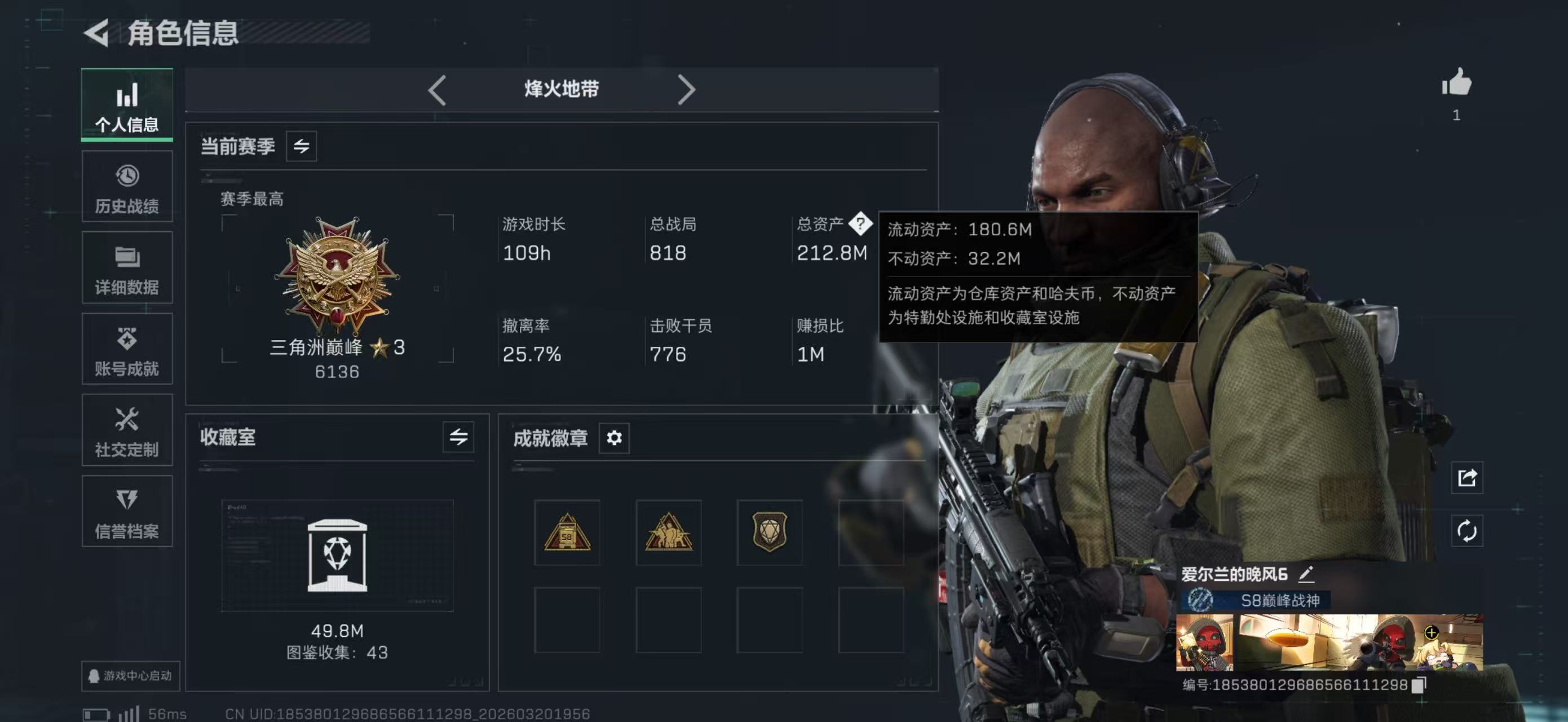
Task: Open the 收藏室 display case thumbnail
Action: (x=337, y=555)
